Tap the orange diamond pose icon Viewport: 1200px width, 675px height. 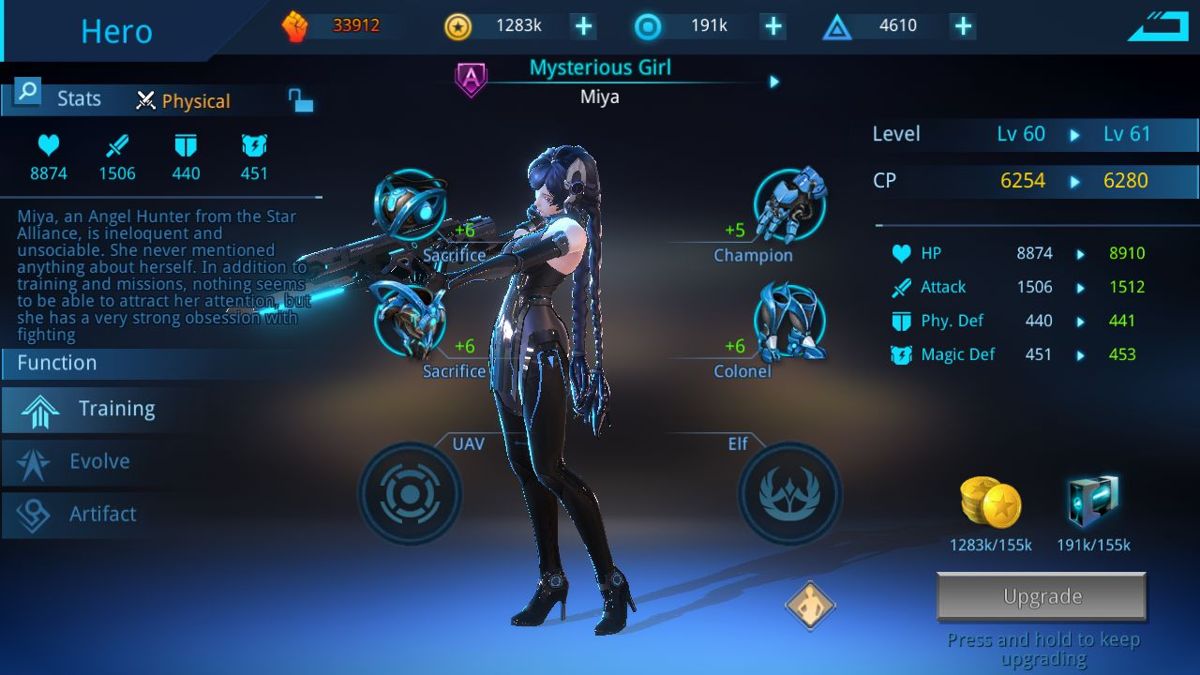[x=809, y=606]
